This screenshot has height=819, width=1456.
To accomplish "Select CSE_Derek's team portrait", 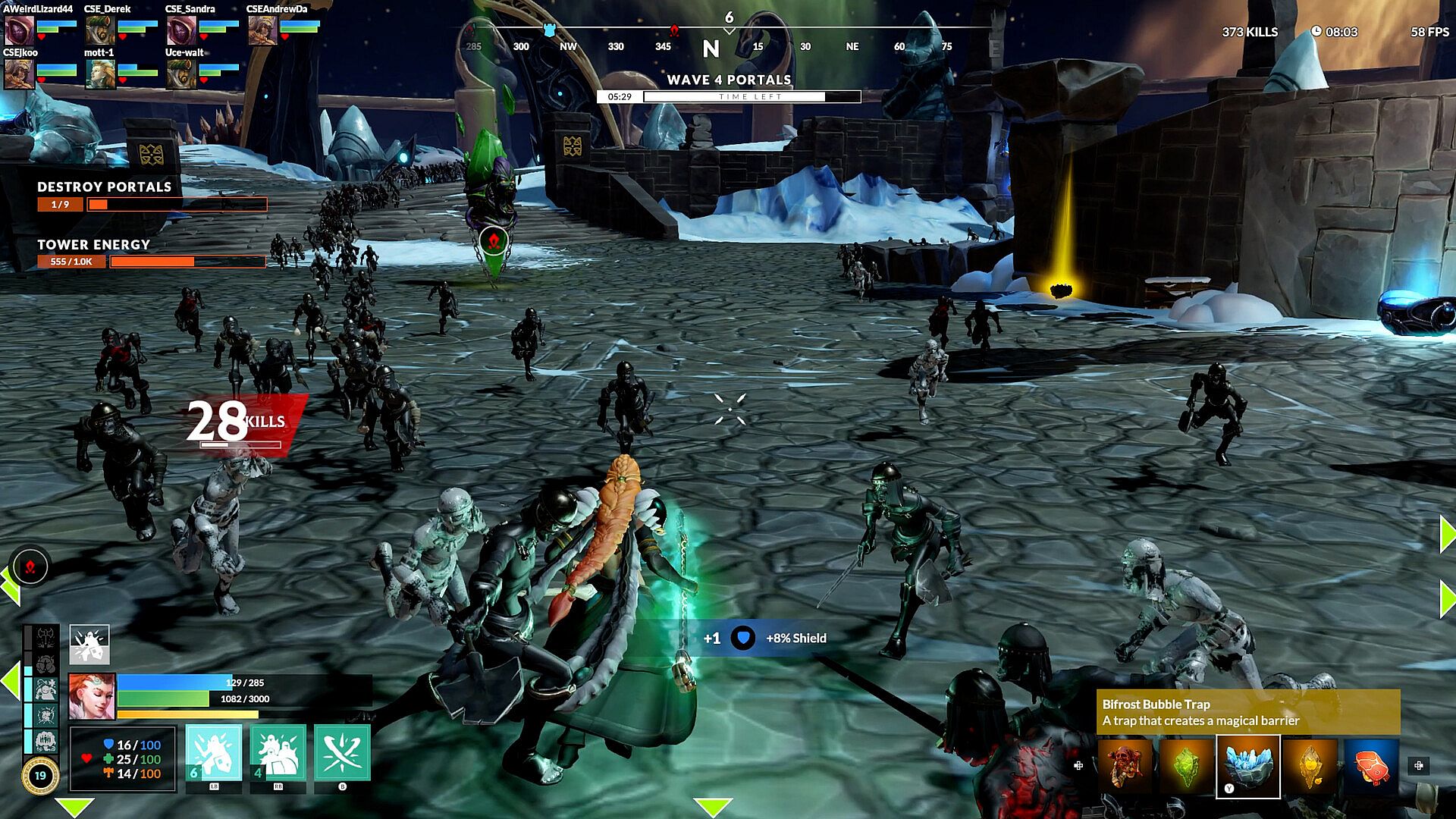I will pyautogui.click(x=99, y=30).
